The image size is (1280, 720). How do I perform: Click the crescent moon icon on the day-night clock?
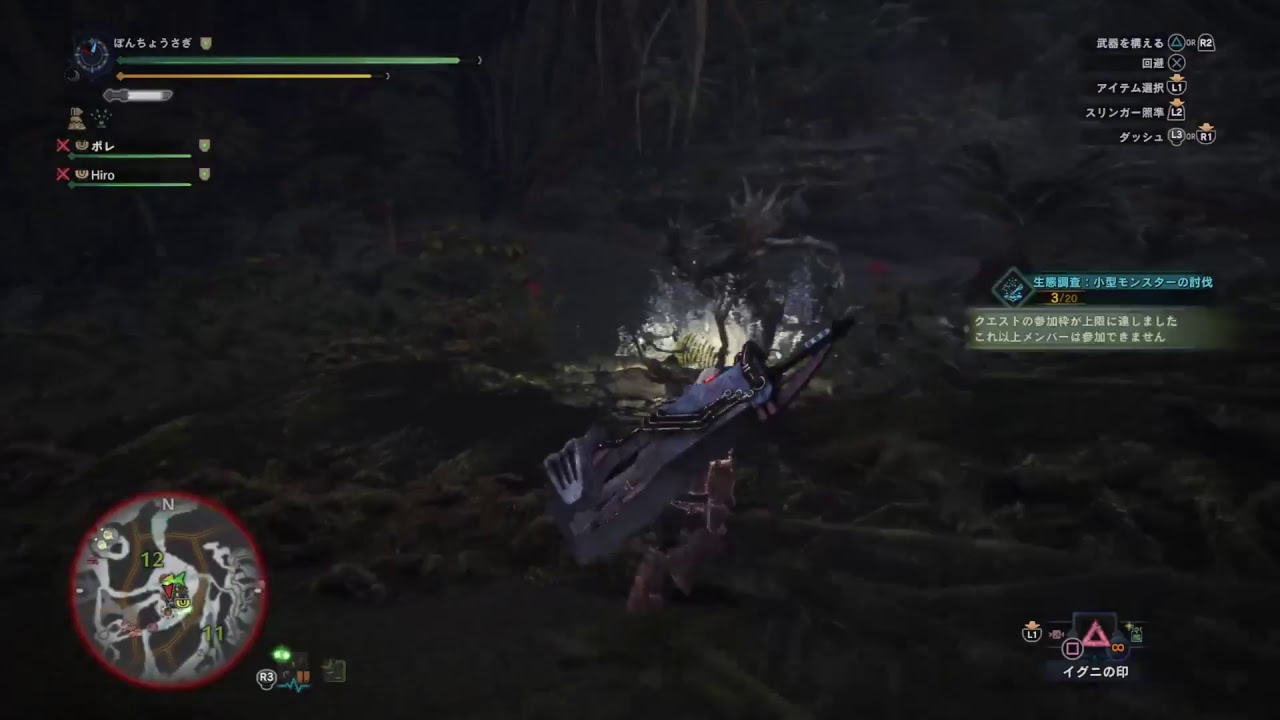tap(74, 76)
